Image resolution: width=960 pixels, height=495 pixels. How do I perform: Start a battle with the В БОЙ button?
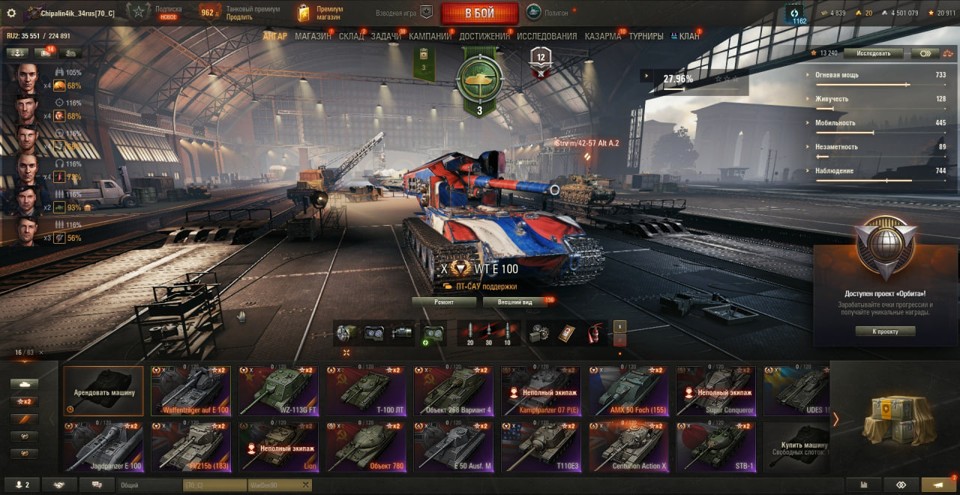coord(479,13)
